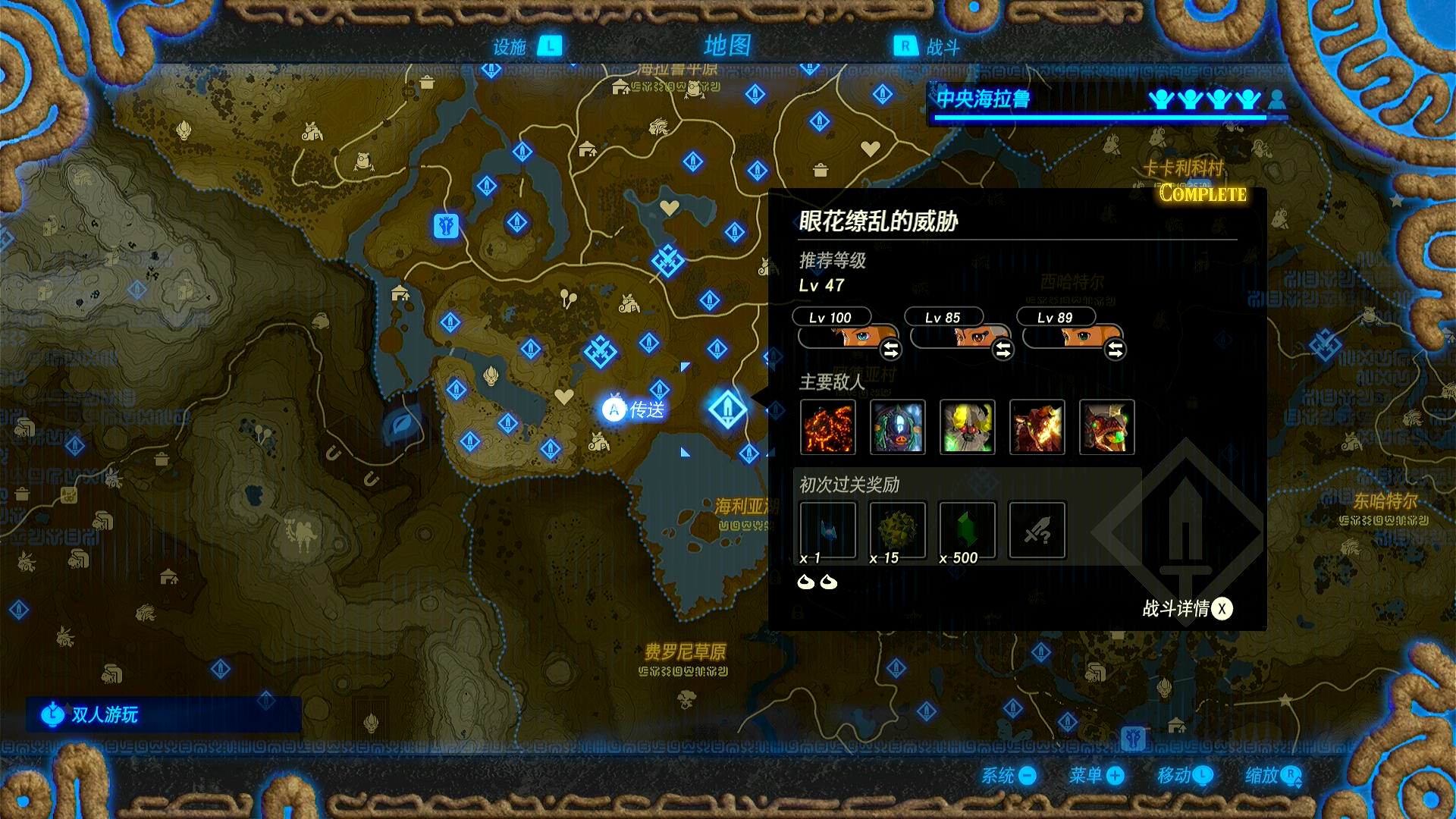Viewport: 1456px width, 819px height.
Task: Open the 菜单 menu option
Action: click(x=1097, y=775)
